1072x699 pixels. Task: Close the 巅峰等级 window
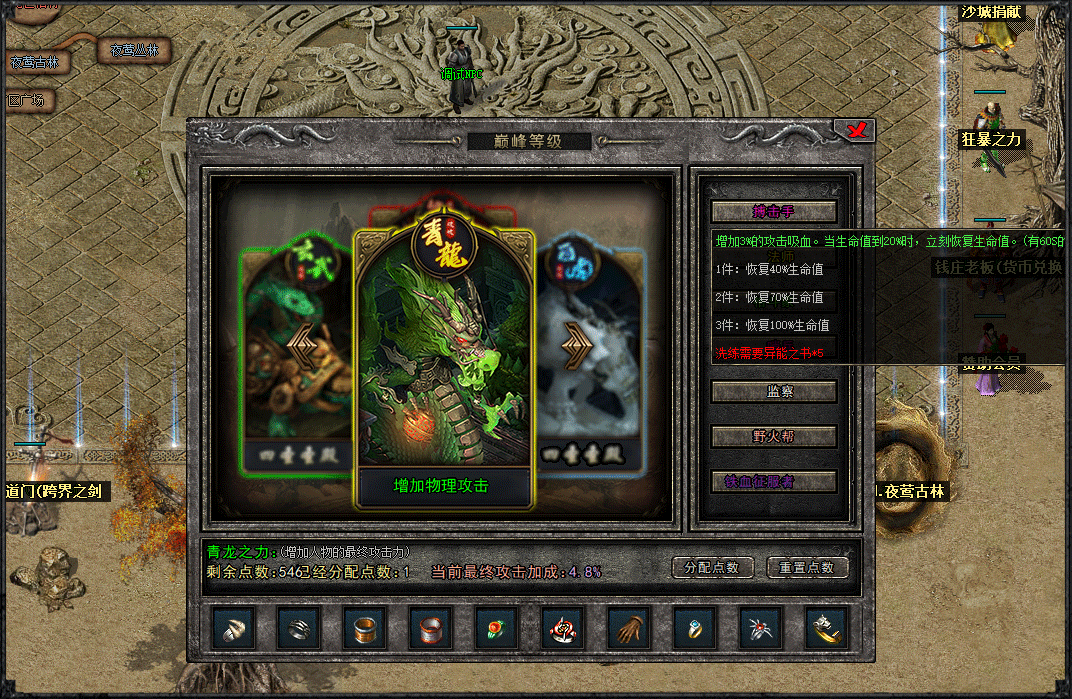pyautogui.click(x=855, y=131)
